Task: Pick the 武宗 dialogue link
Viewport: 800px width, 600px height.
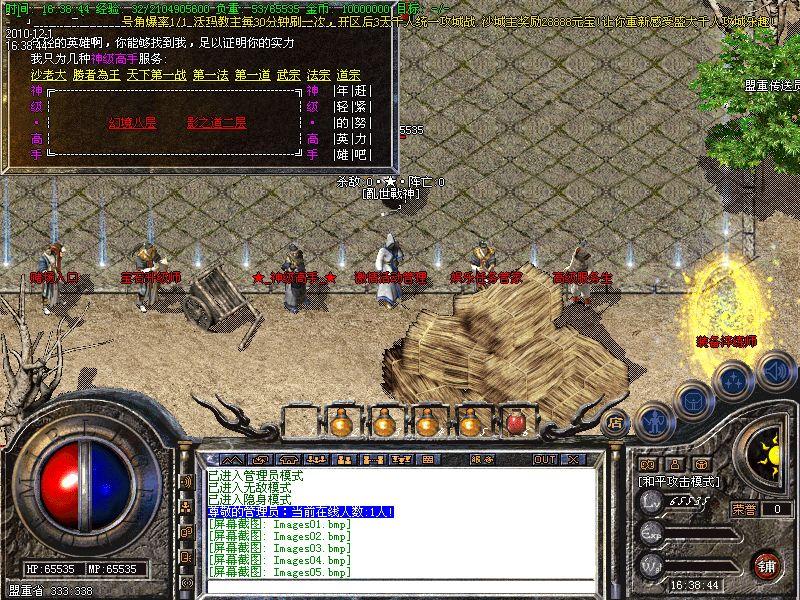Action: coord(288,75)
